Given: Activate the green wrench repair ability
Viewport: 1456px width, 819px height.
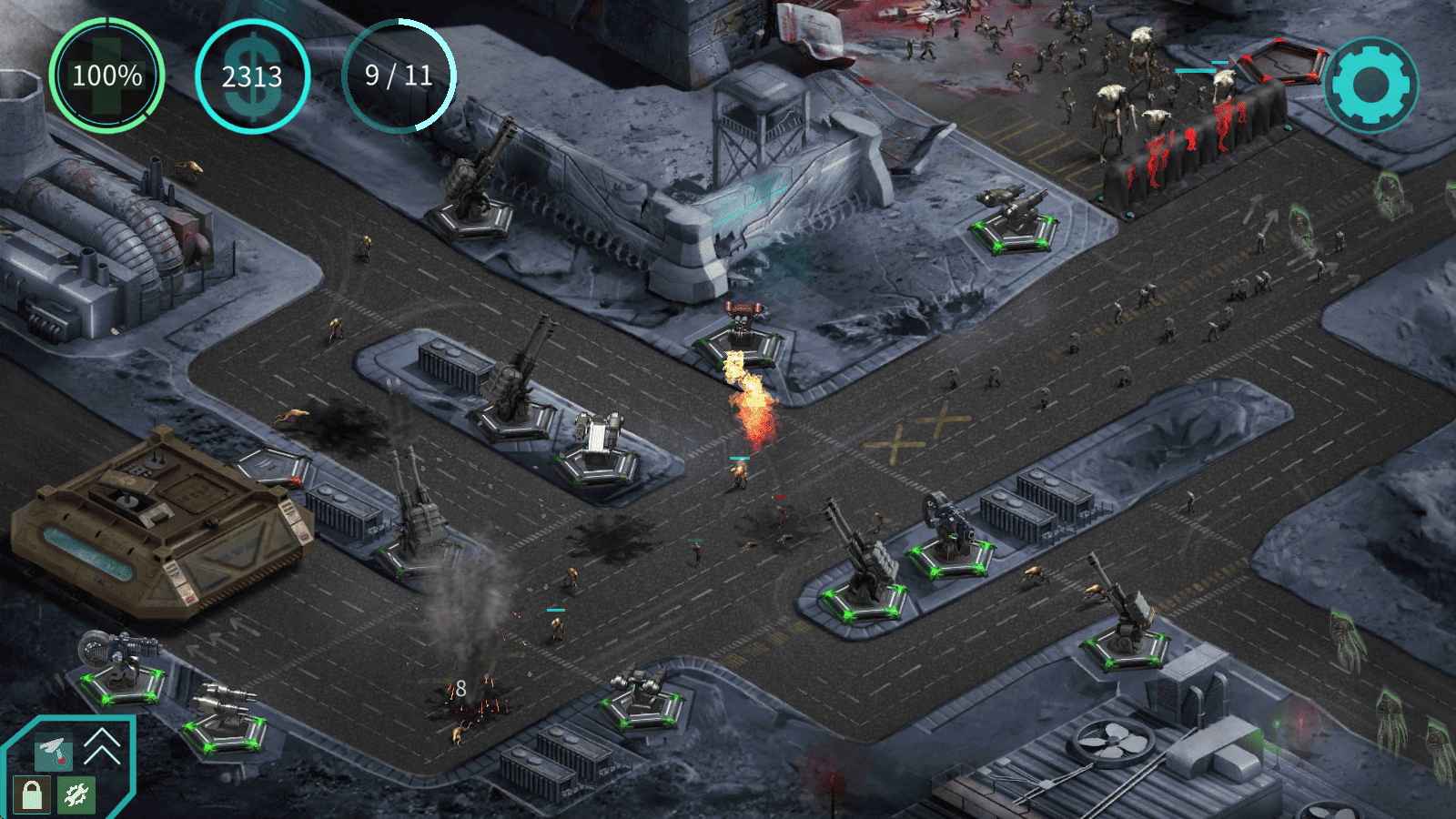Looking at the screenshot, I should tap(76, 794).
